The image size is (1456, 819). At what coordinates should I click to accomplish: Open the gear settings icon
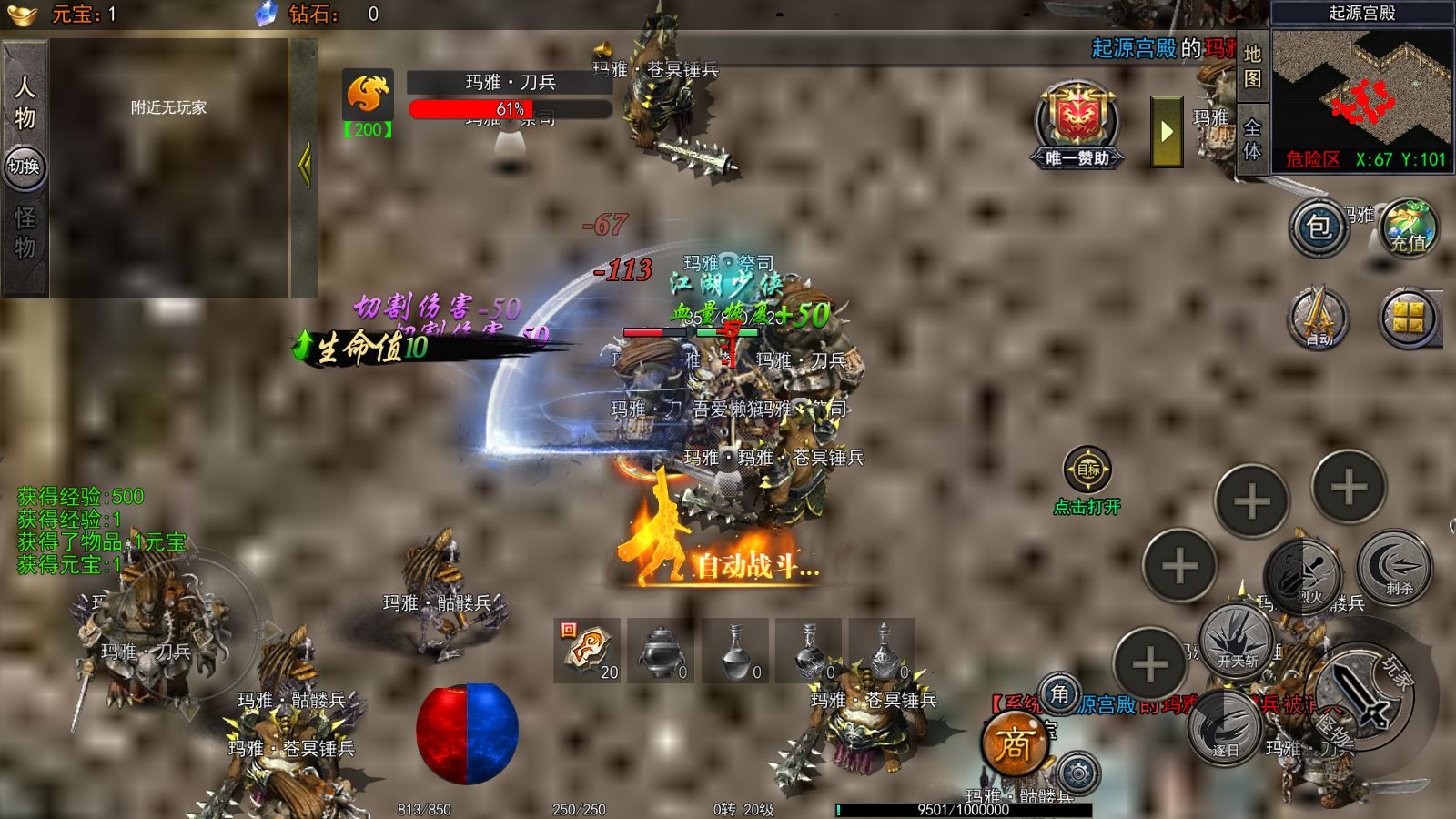[1078, 774]
